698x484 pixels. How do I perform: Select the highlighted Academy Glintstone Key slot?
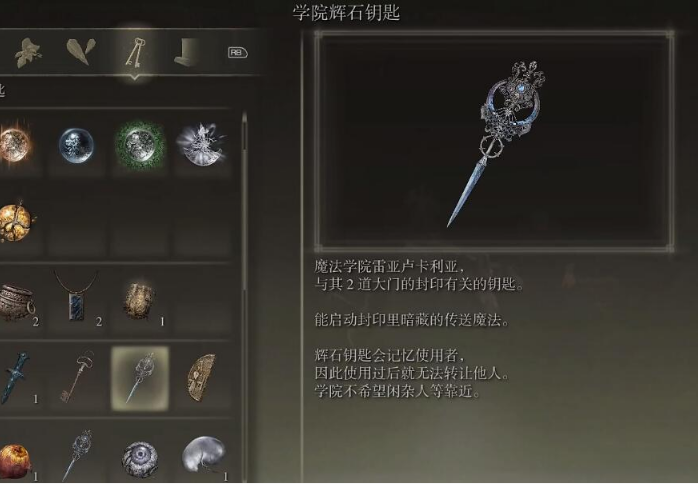coord(138,376)
